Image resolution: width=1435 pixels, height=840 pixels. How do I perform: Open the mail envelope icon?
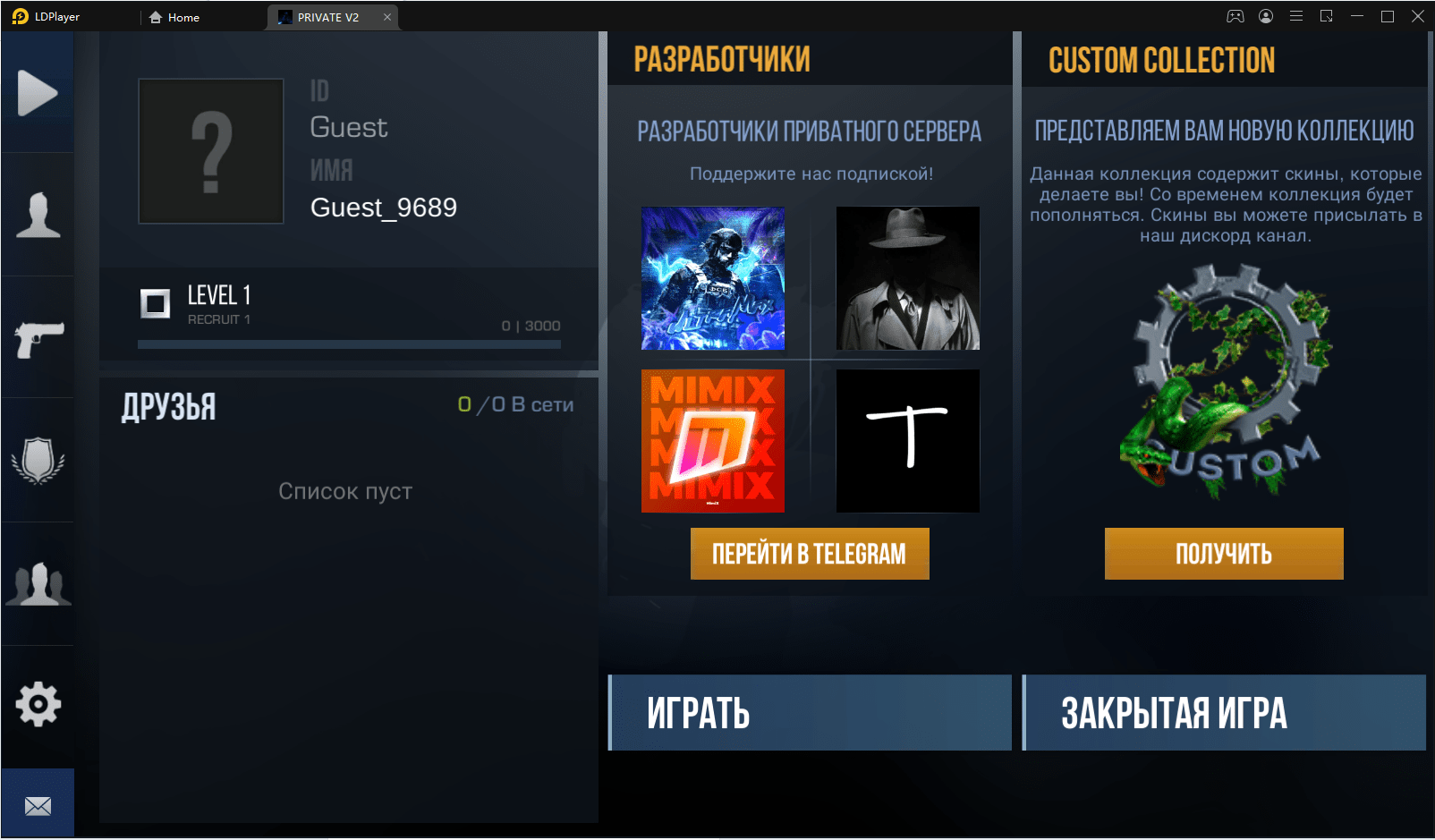[38, 802]
